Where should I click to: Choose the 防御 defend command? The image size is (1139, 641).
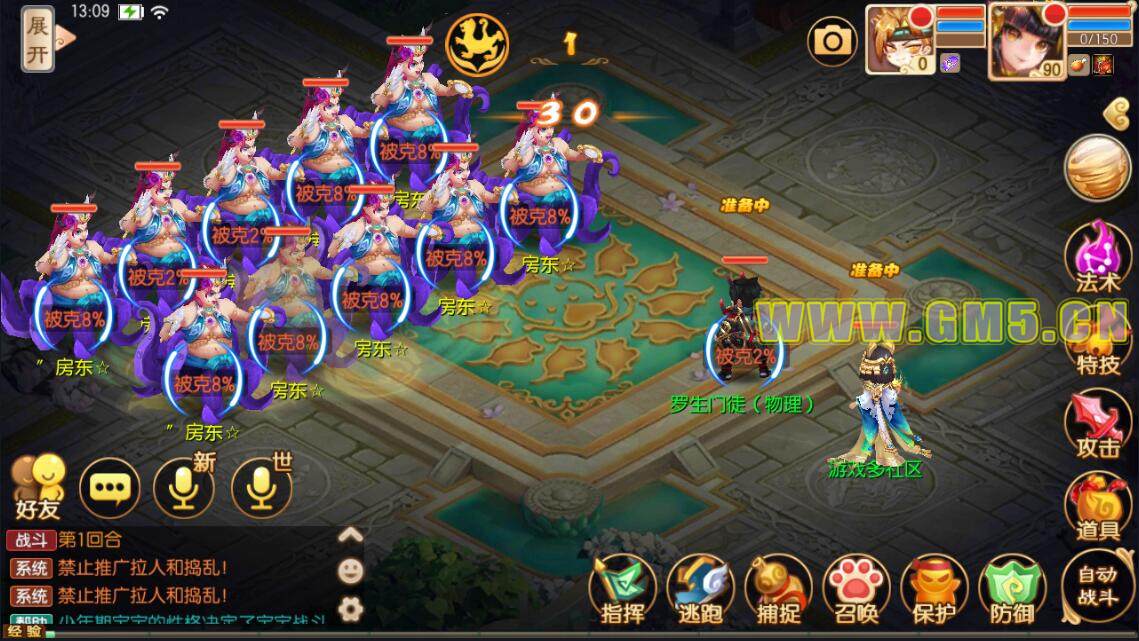point(1012,590)
